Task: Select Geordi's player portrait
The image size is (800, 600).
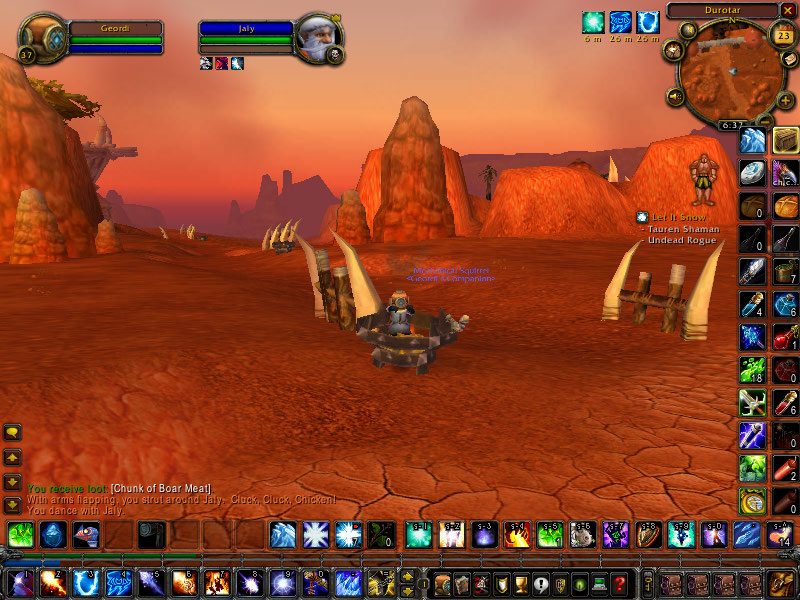Action: [43, 38]
